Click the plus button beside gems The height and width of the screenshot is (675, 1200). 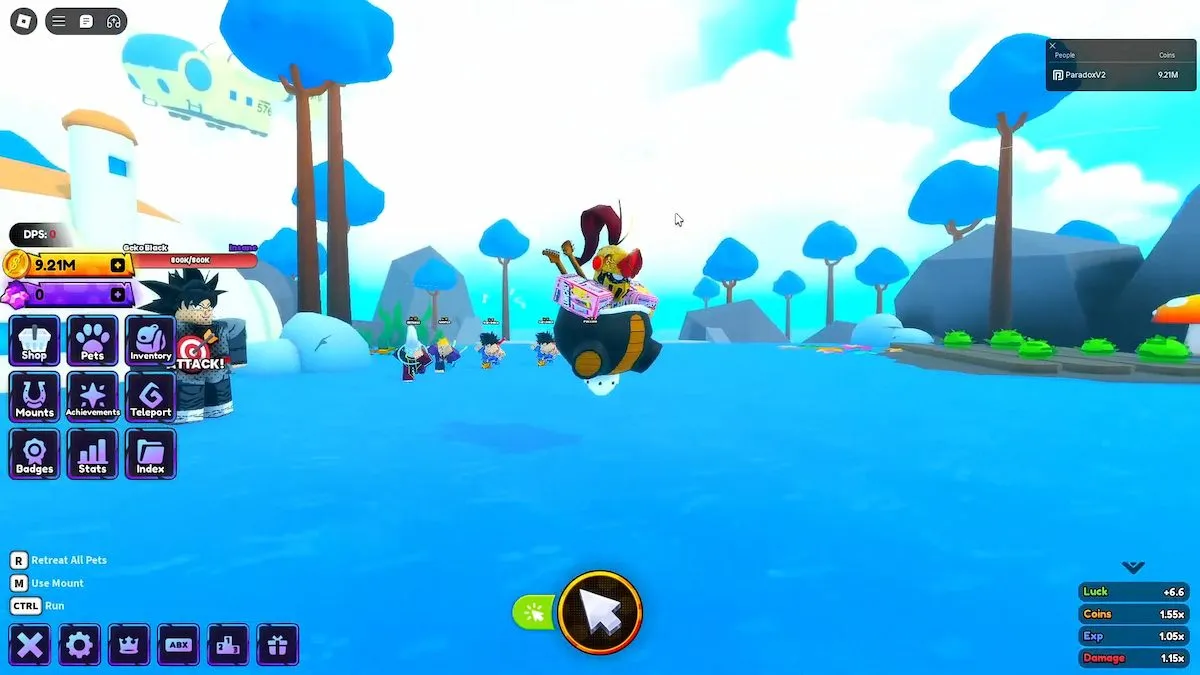(118, 294)
